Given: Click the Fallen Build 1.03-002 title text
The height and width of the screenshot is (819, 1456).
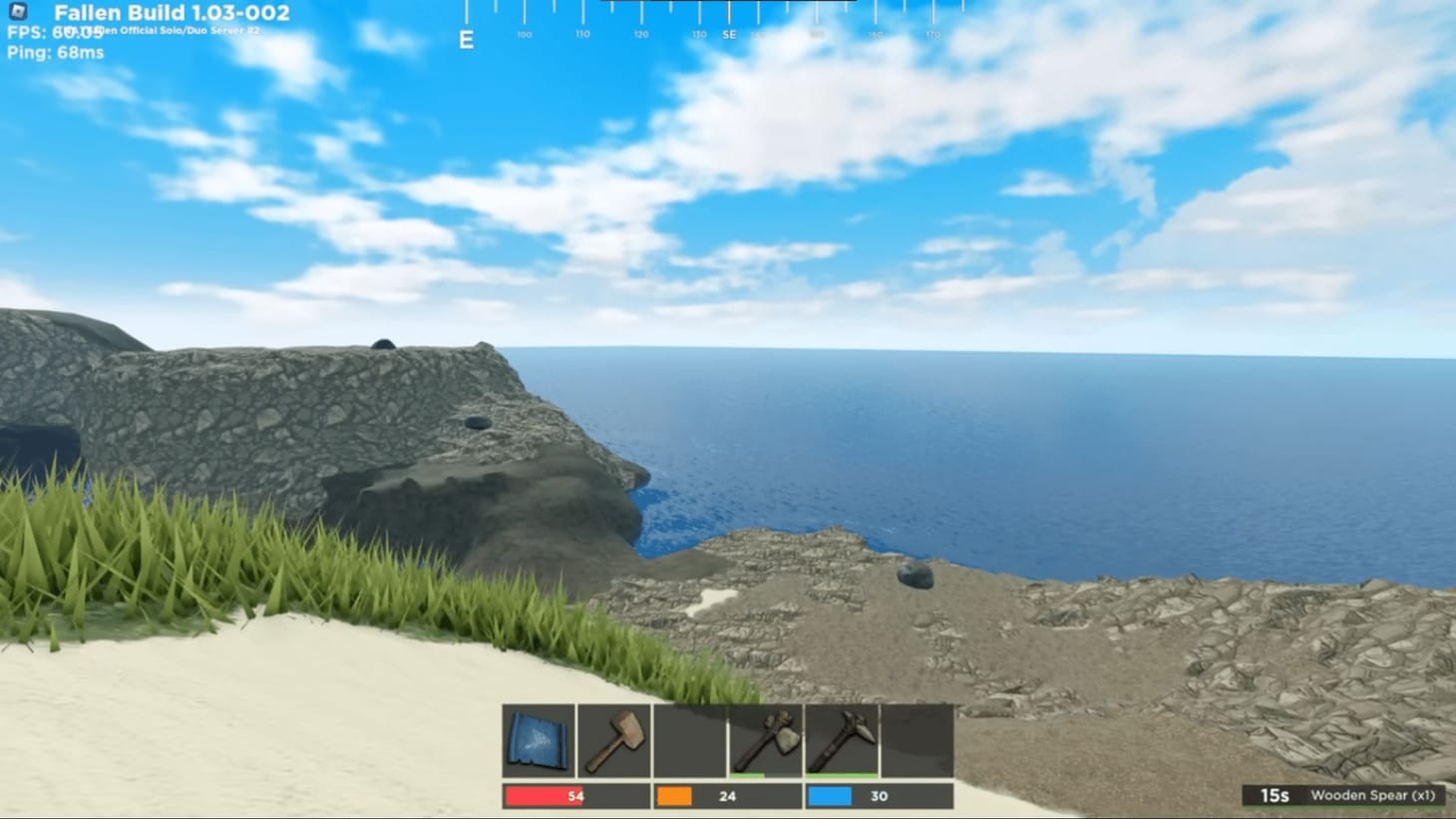Looking at the screenshot, I should click(x=172, y=13).
